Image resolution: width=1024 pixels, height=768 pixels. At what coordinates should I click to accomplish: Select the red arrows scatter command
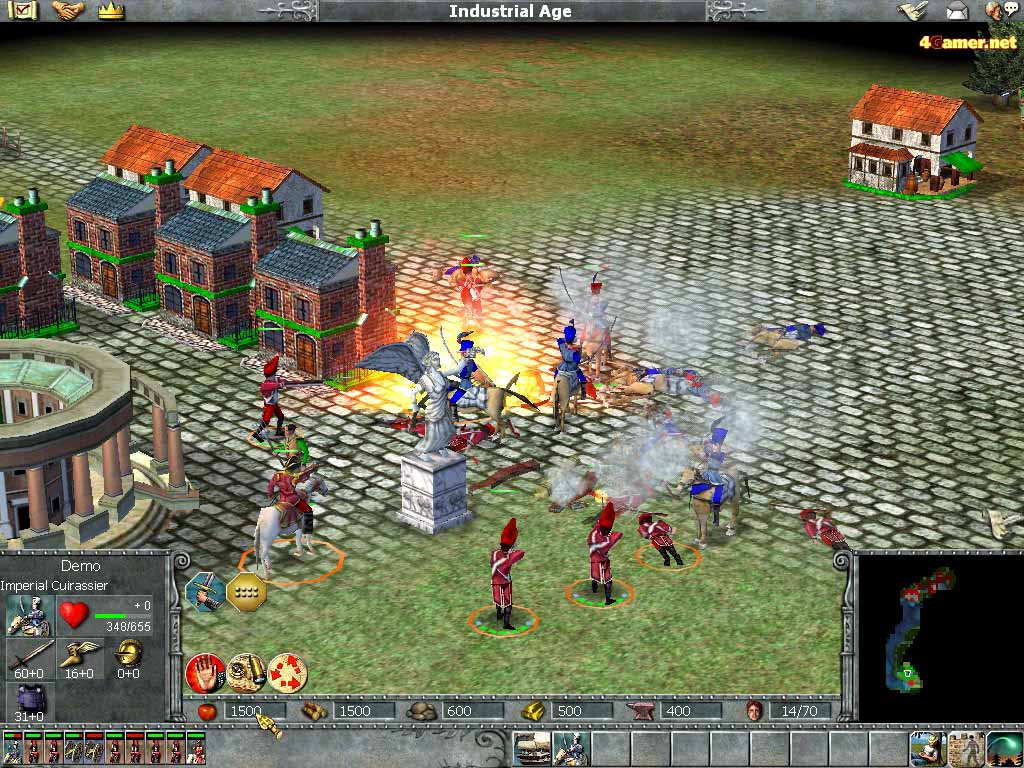click(287, 673)
